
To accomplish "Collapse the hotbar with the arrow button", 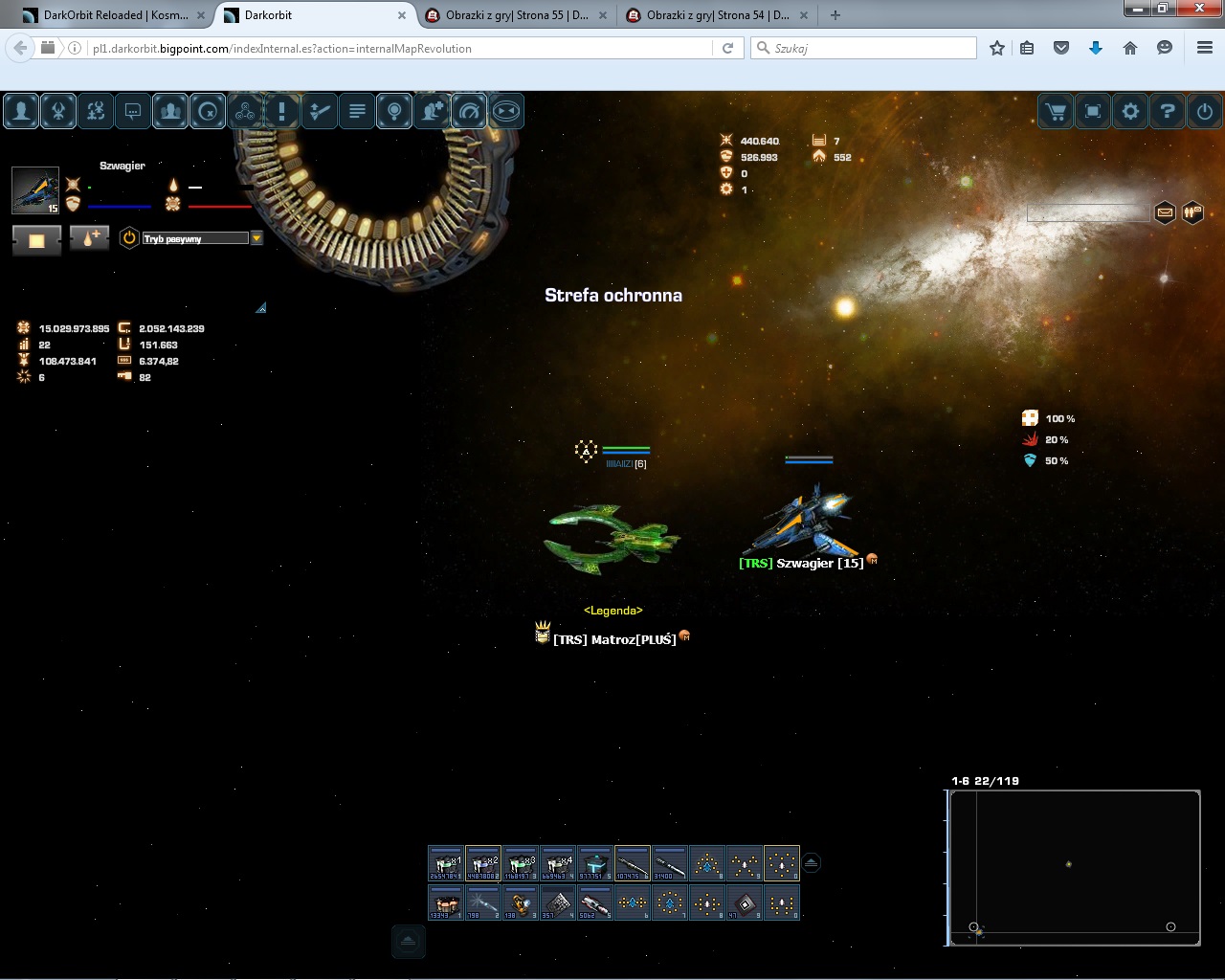I will (812, 862).
